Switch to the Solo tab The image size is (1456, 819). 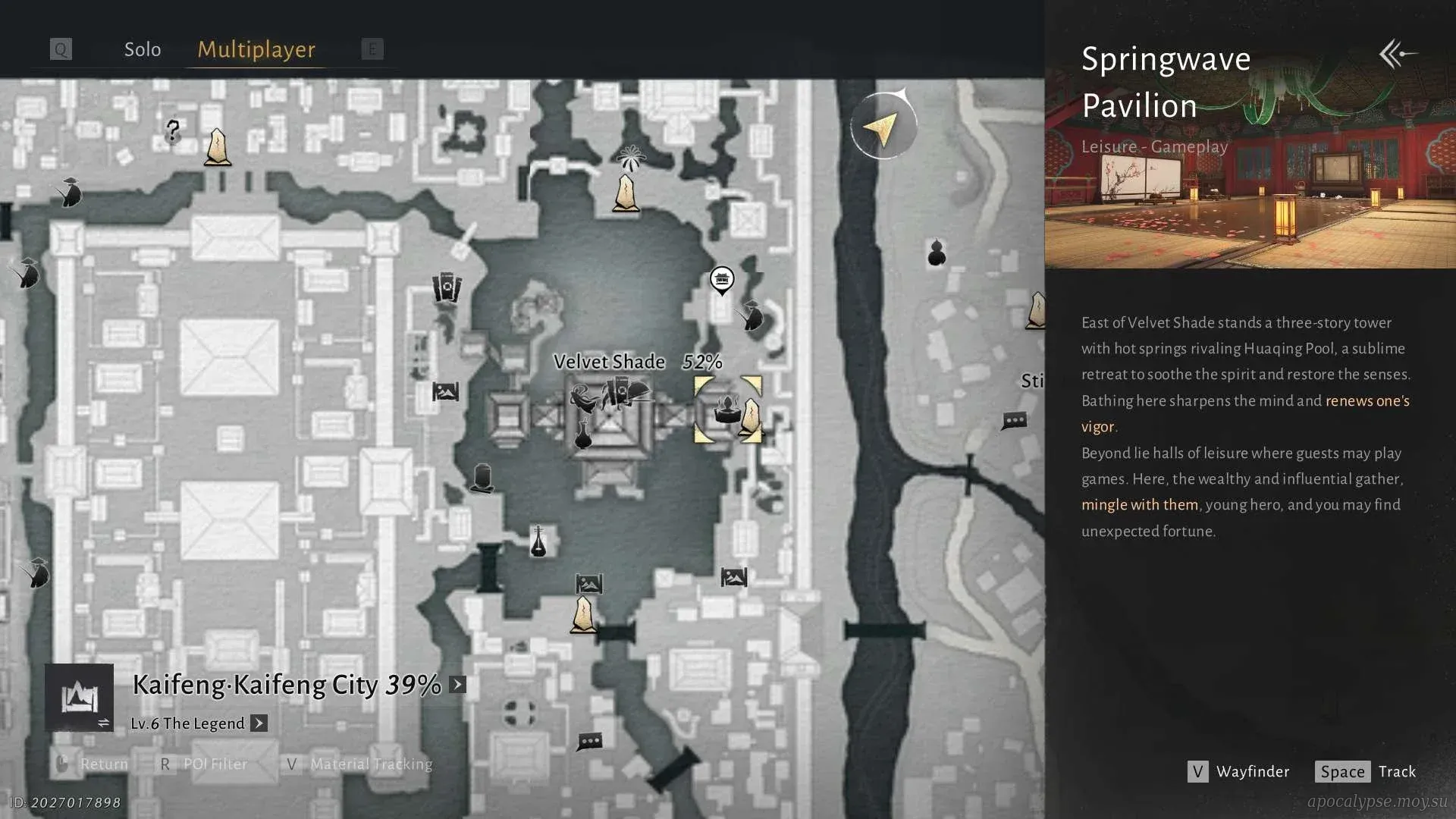point(143,49)
